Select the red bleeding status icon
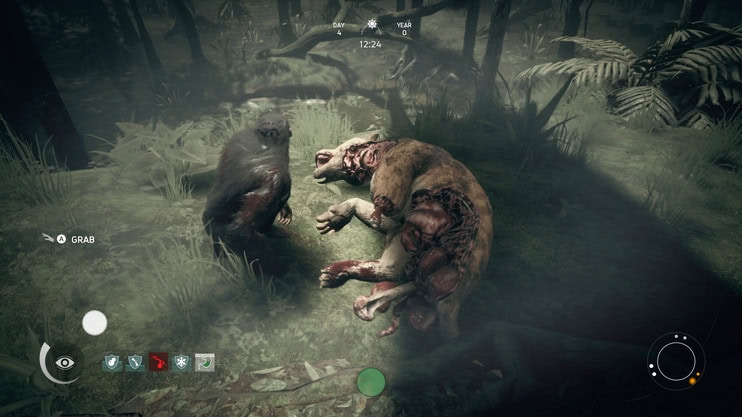The image size is (742, 417). 158,362
